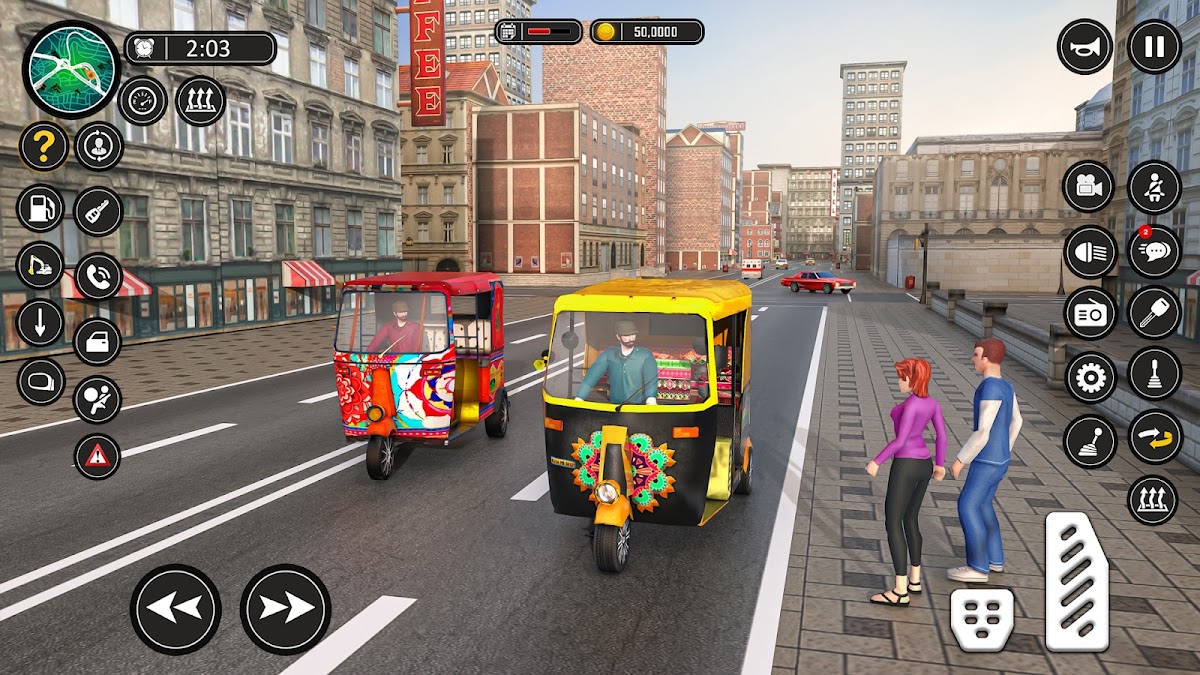Turn on the hazard warning triangle
This screenshot has height=675, width=1200.
[x=98, y=456]
